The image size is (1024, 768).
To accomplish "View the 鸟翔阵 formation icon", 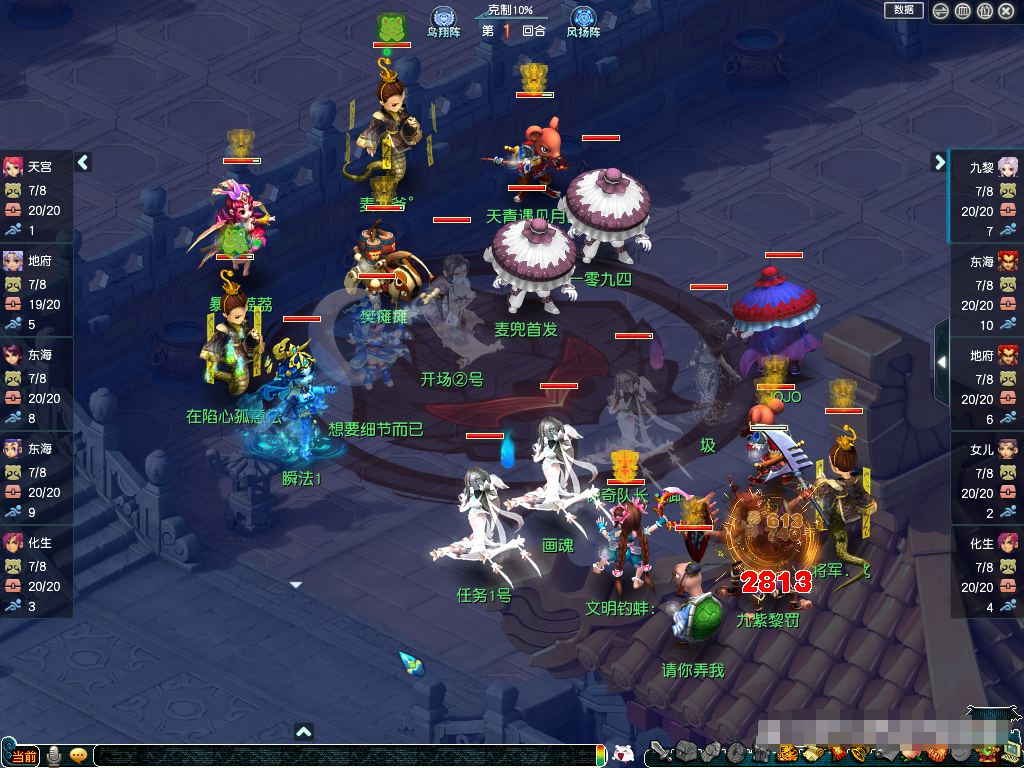I will pyautogui.click(x=443, y=20).
